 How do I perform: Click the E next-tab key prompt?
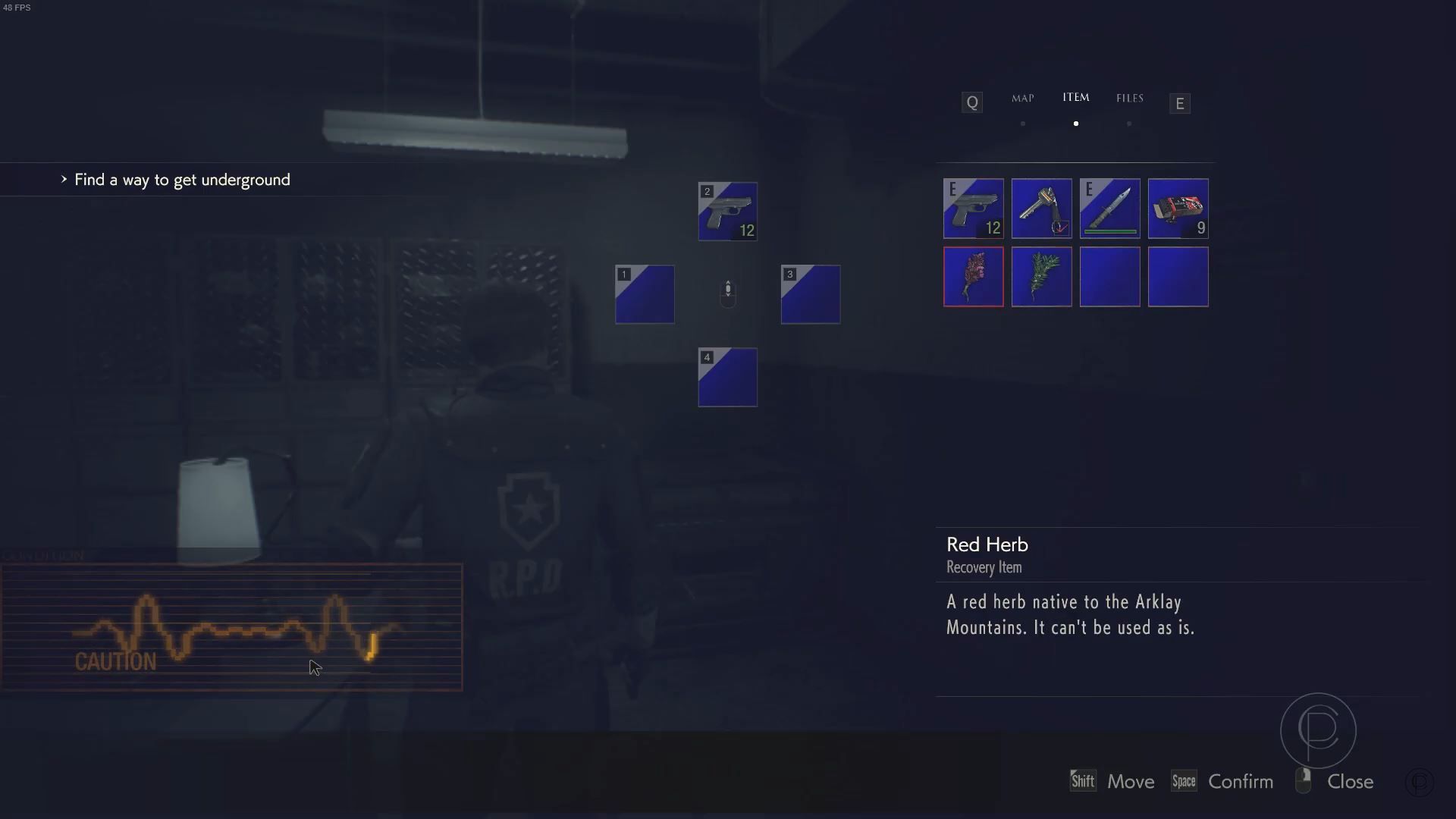click(1179, 103)
